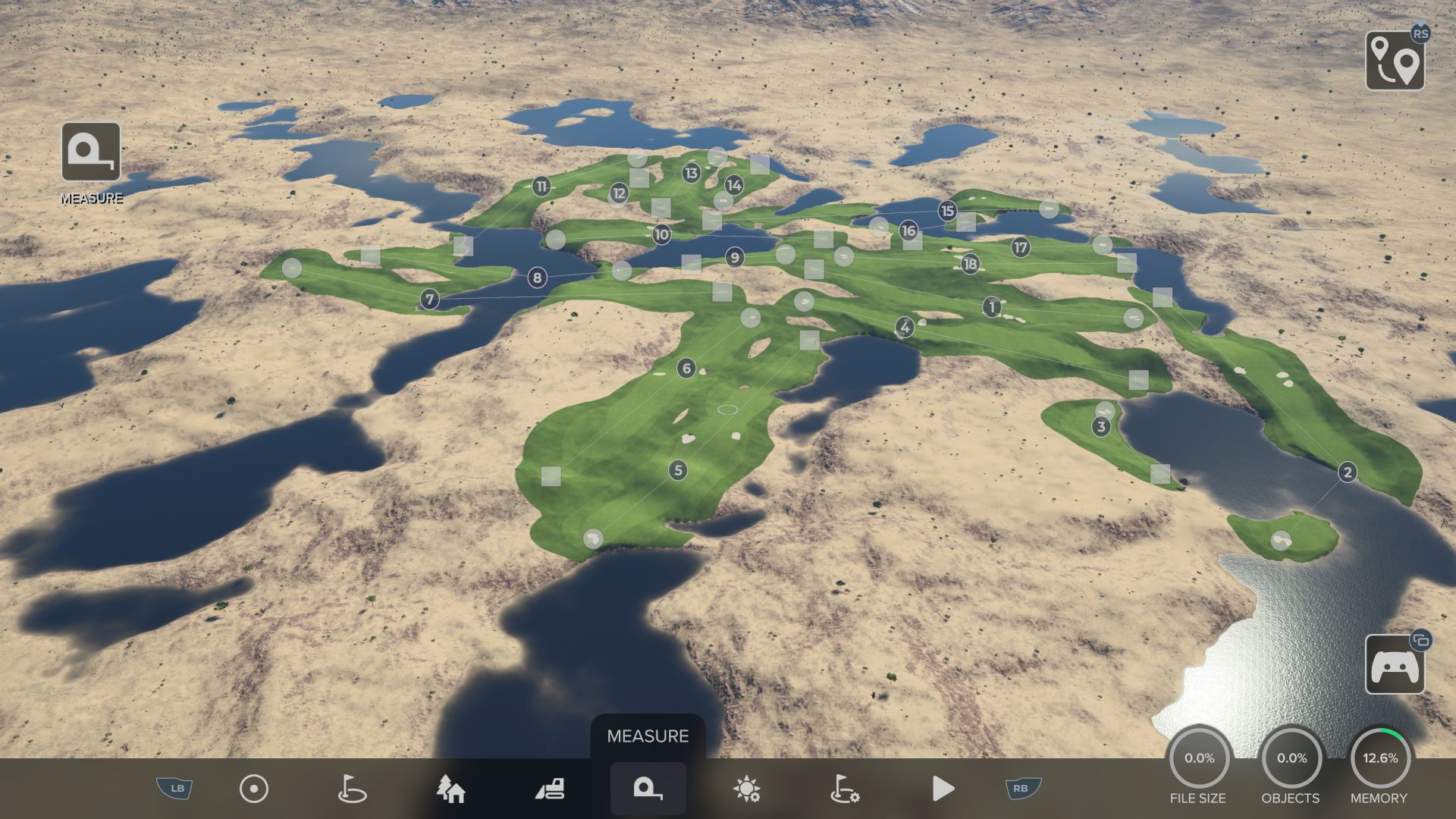Screen dimensions: 1456x819
Task: Select the hole 18 marker on the course
Action: (969, 265)
